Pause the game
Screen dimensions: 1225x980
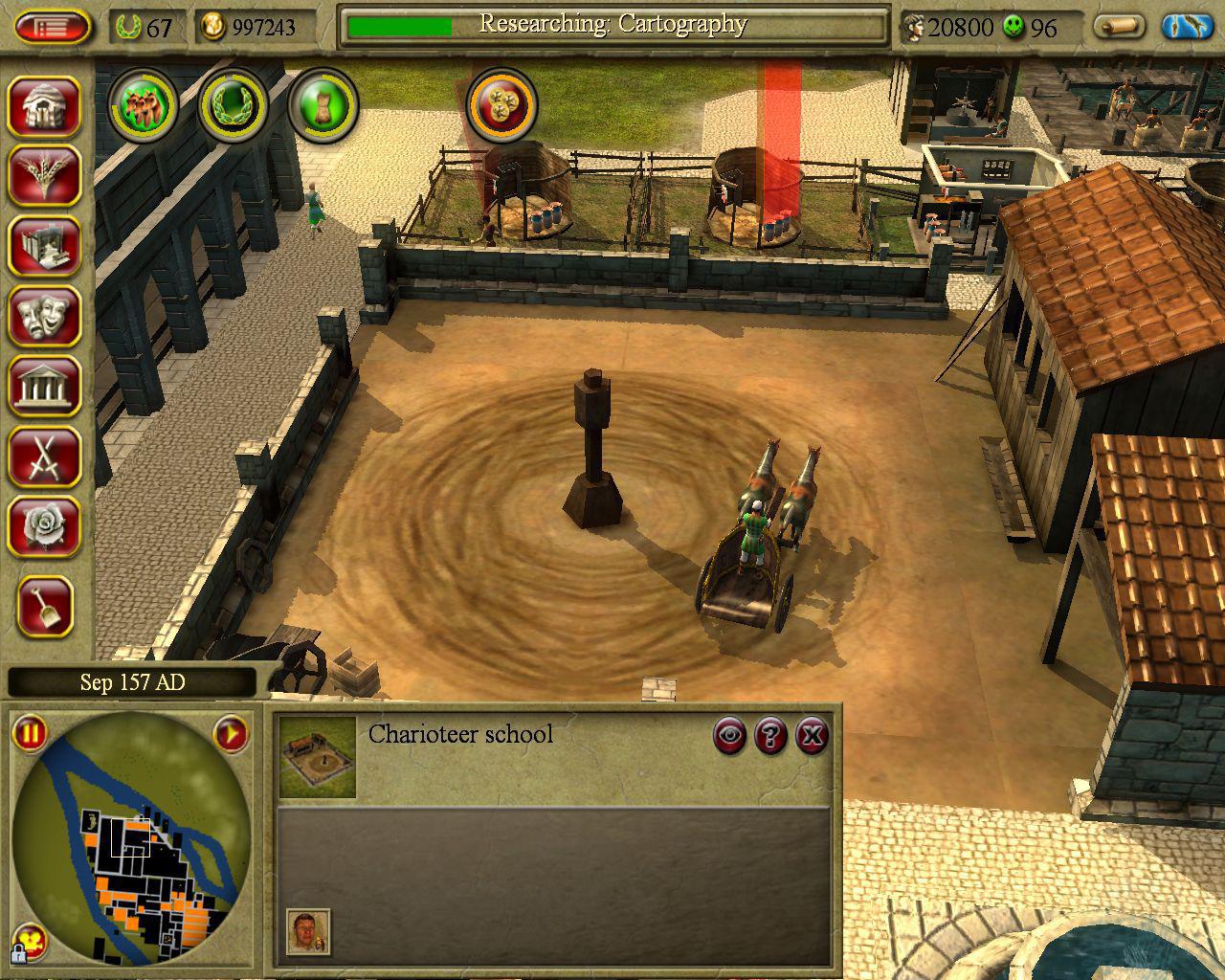[30, 734]
